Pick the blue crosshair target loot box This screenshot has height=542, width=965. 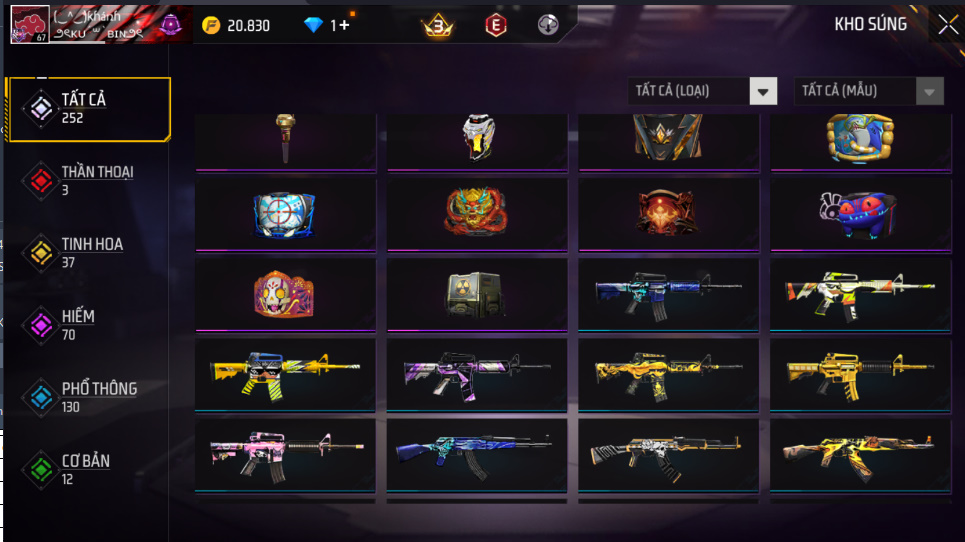(x=285, y=213)
